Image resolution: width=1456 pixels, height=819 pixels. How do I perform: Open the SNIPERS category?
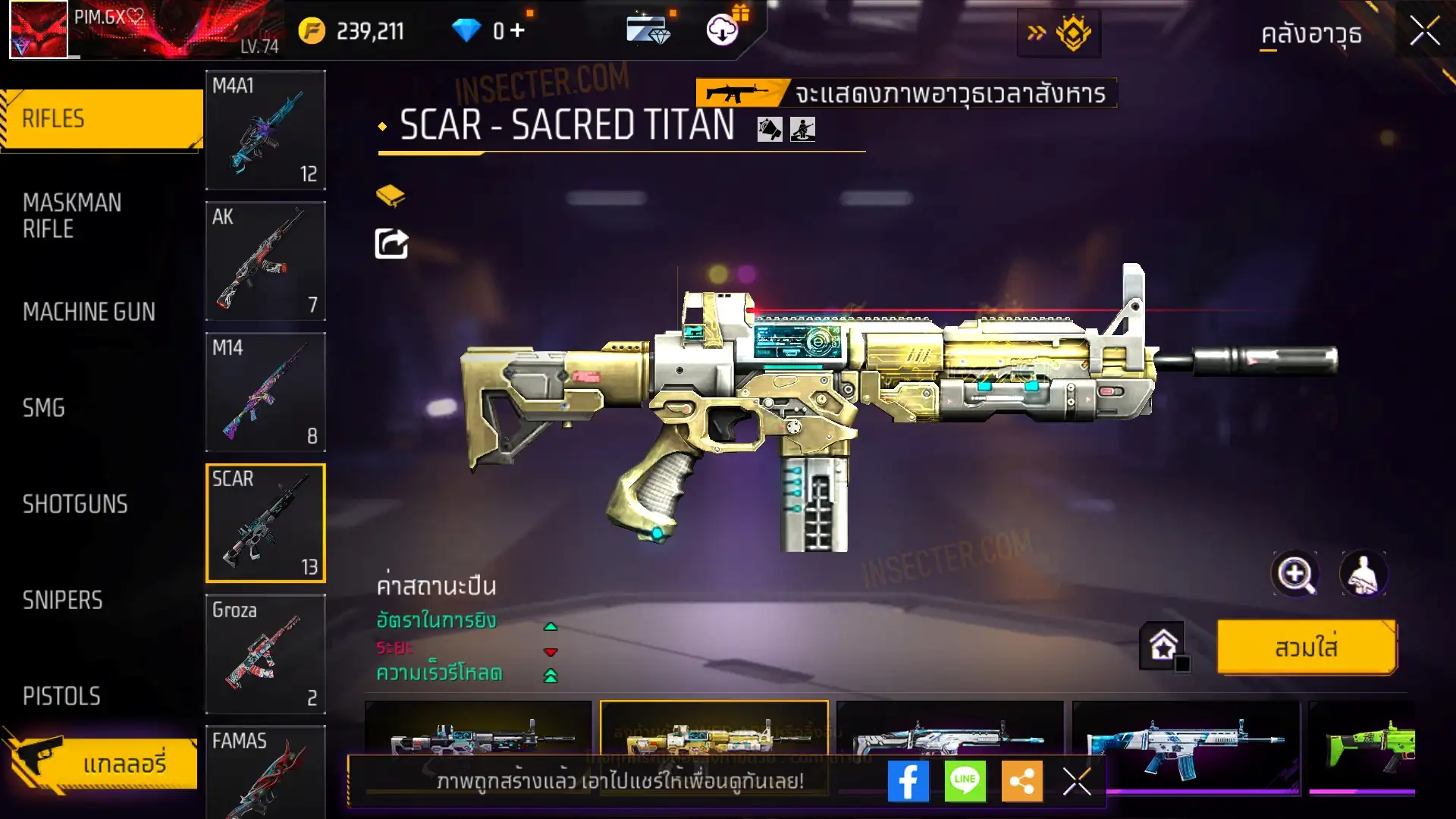(62, 601)
